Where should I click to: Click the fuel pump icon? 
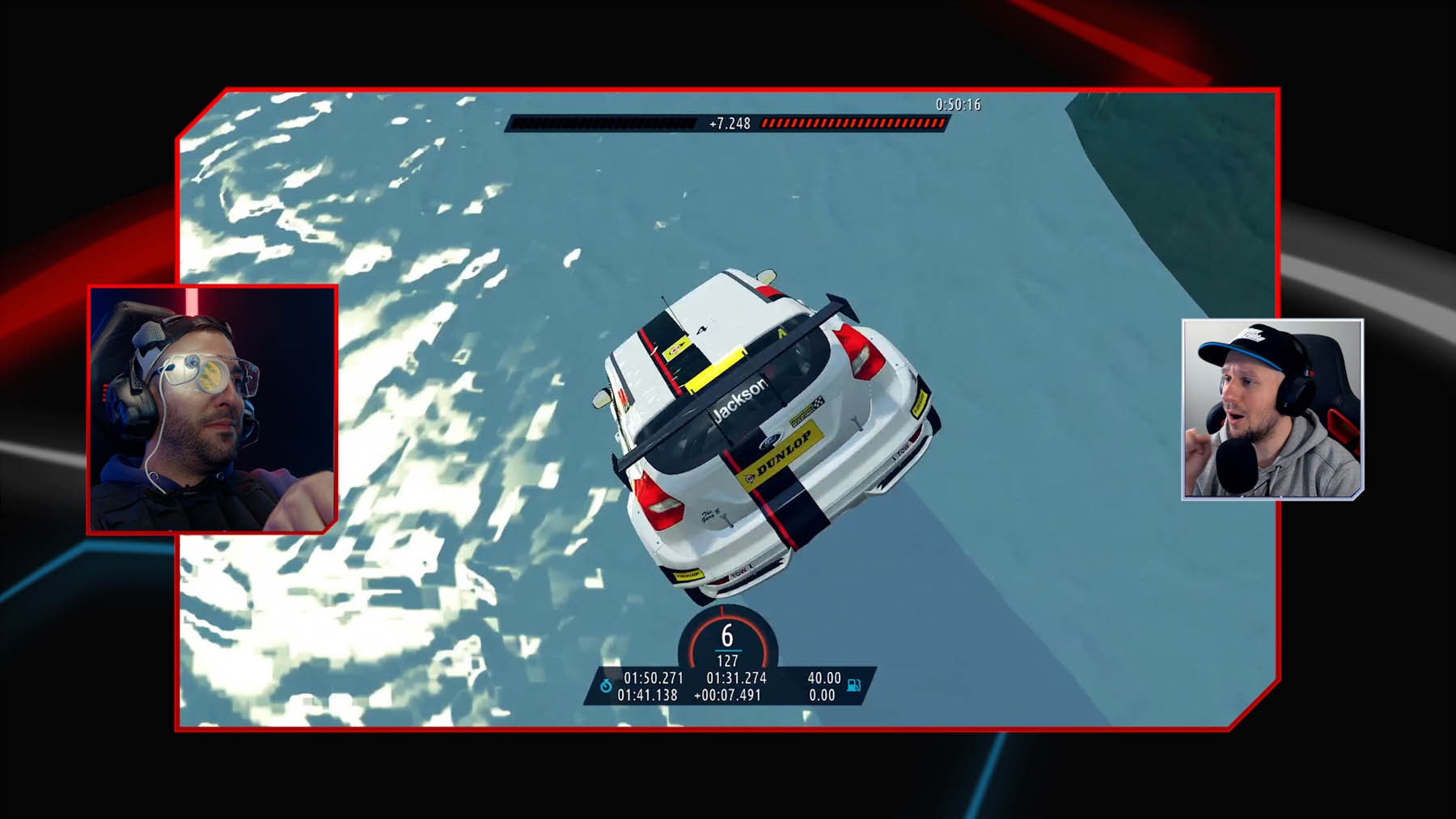pyautogui.click(x=853, y=686)
